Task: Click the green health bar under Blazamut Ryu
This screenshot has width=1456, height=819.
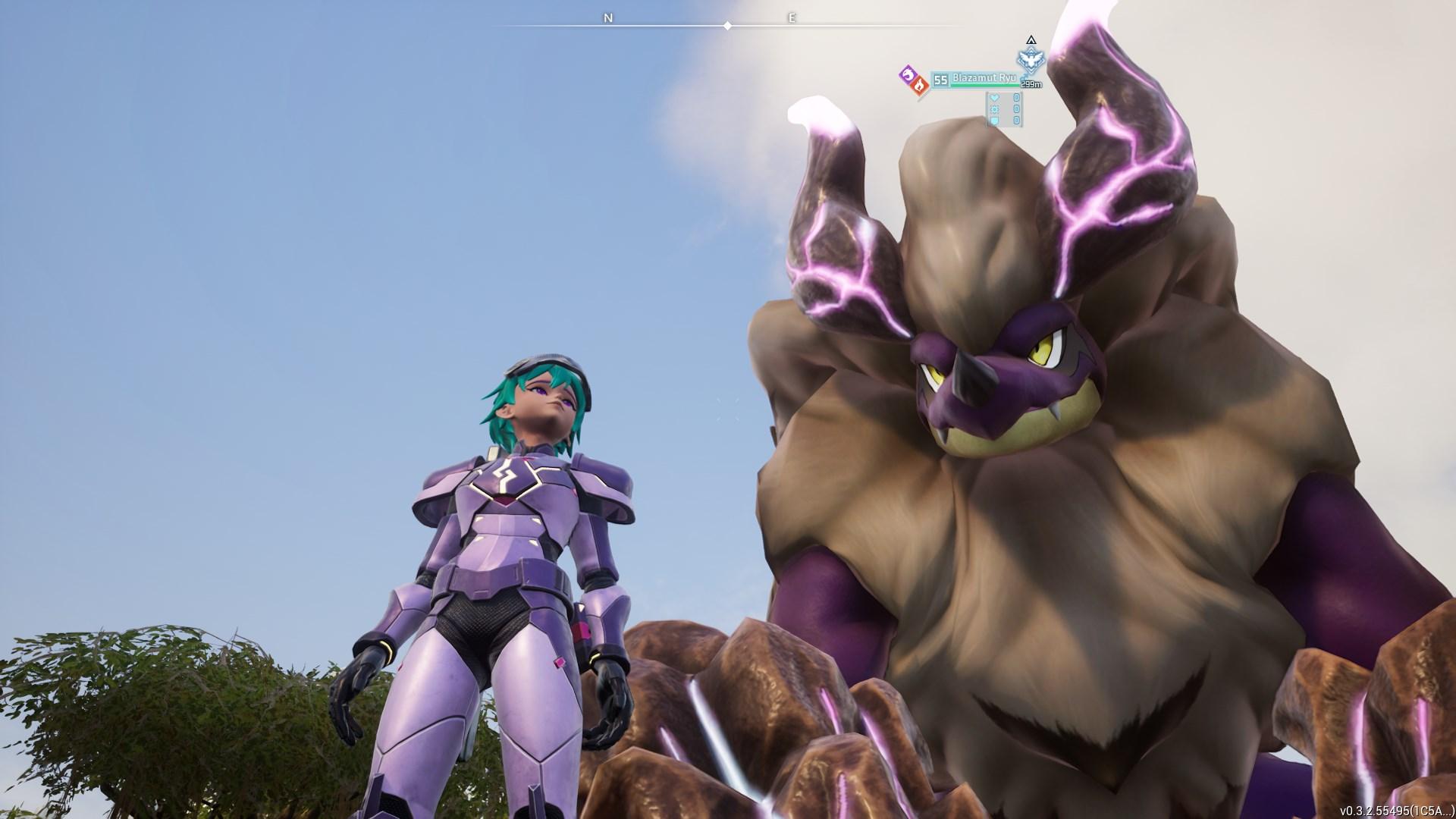Action: coord(984,85)
